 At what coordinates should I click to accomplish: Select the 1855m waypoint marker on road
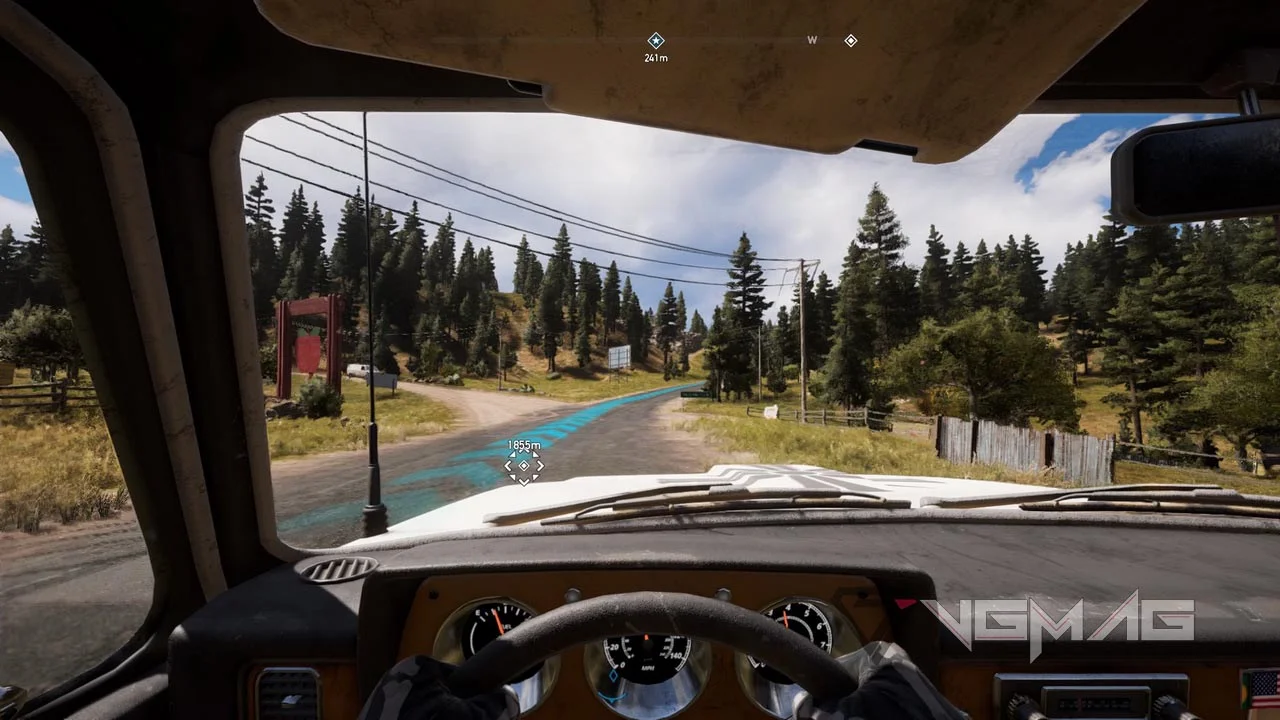pos(524,465)
